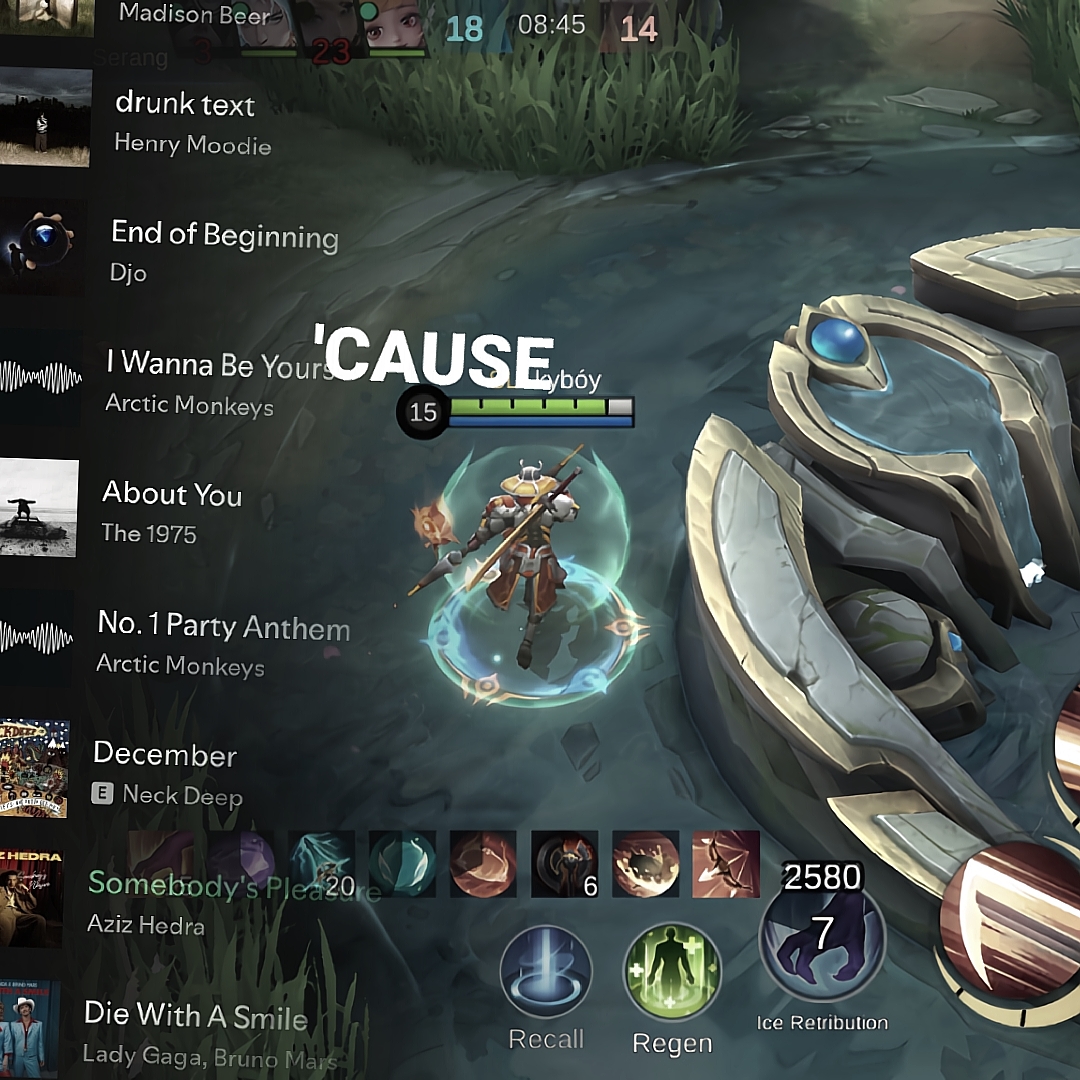Play Die With A Smile track
Viewport: 1080px width, 1080px height.
[195, 1030]
